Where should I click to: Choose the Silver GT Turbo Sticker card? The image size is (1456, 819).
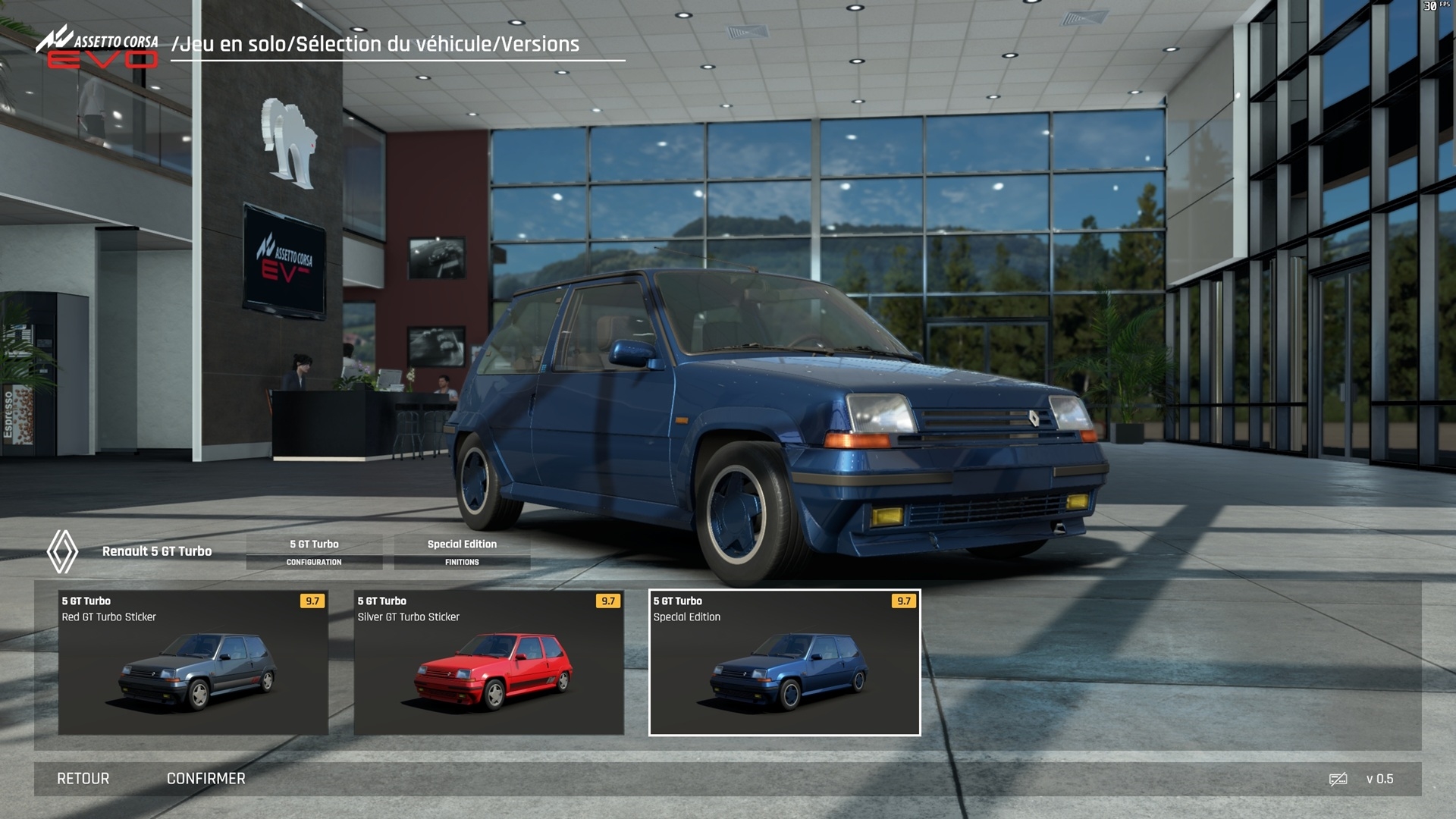(489, 662)
